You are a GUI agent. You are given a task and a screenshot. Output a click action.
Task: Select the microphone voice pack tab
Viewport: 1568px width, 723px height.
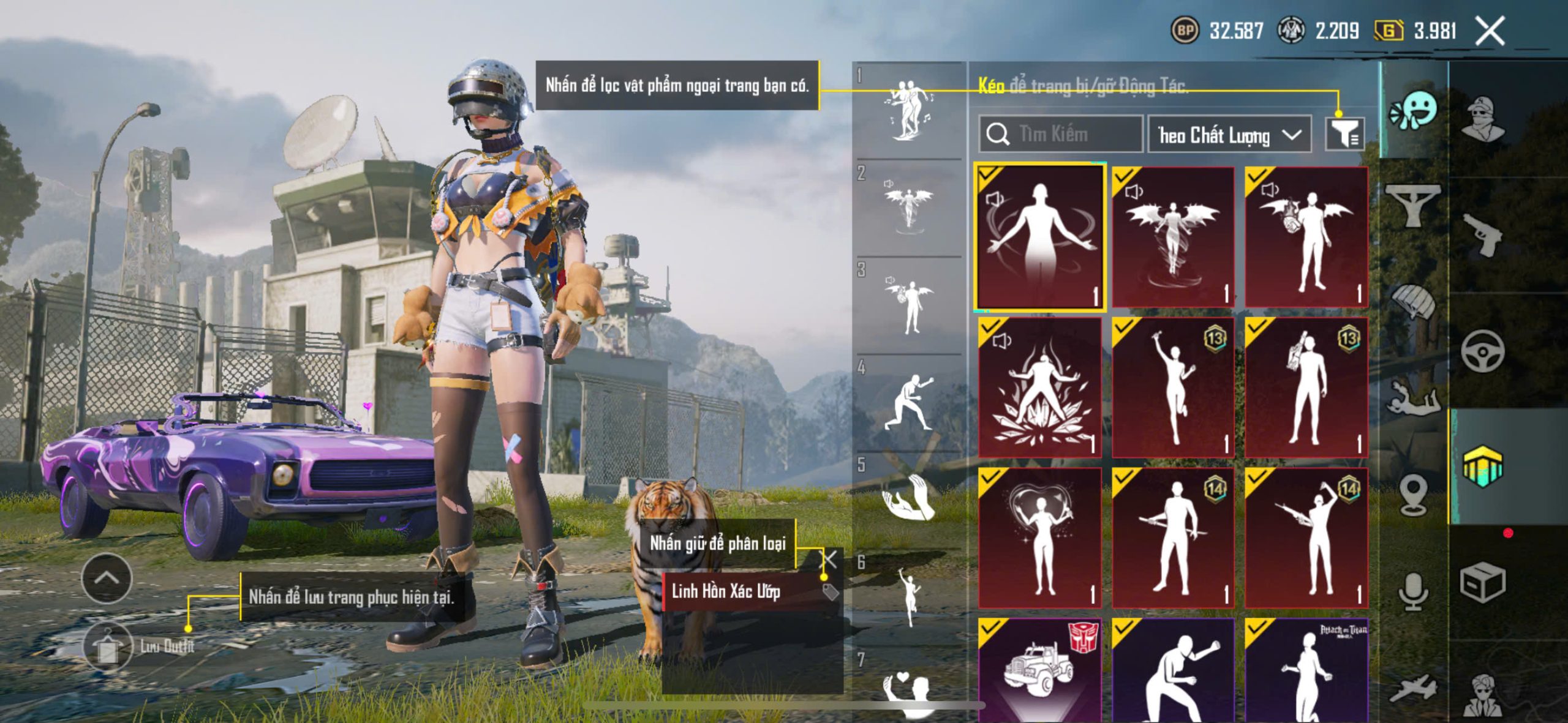[x=1414, y=591]
